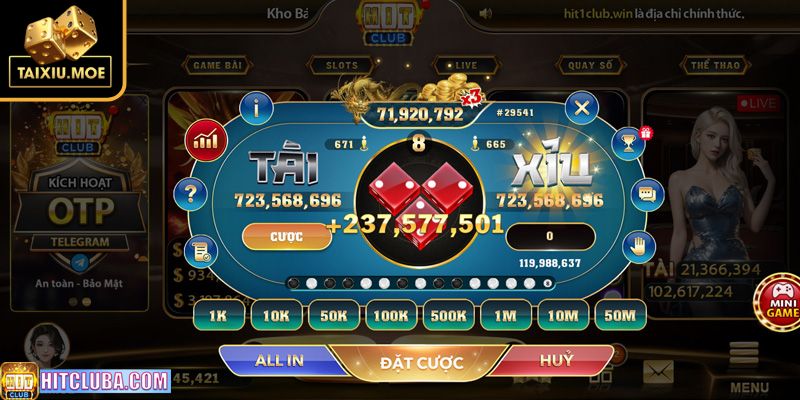Screen dimensions: 800x400
Task: Select the 500K chip
Action: [x=449, y=315]
